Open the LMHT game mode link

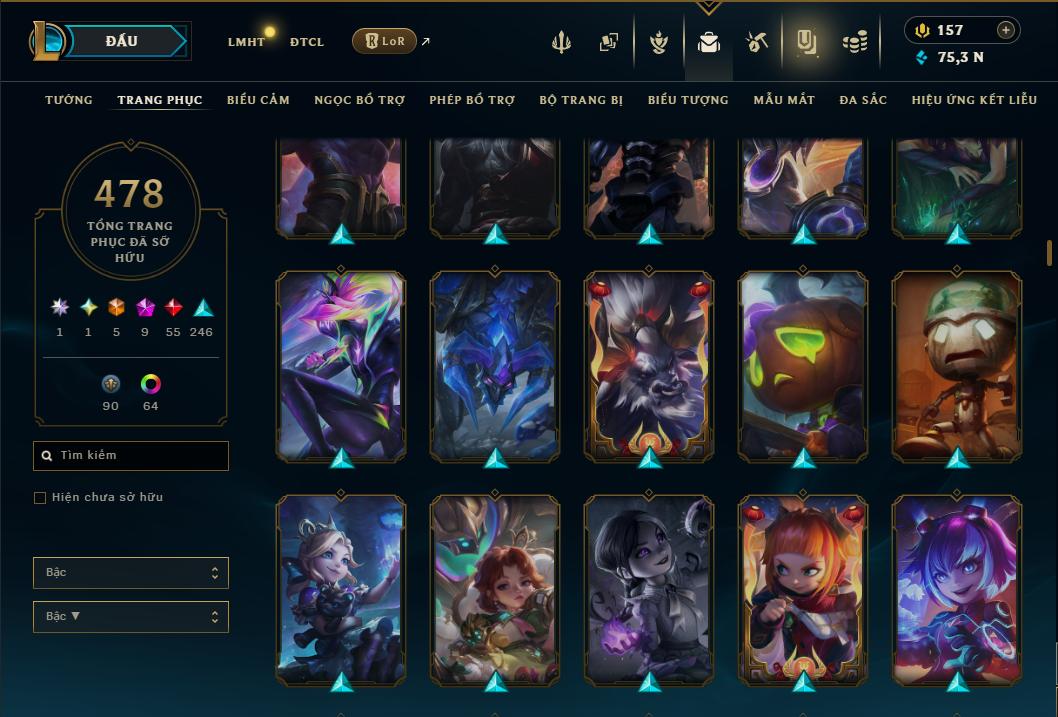point(246,42)
